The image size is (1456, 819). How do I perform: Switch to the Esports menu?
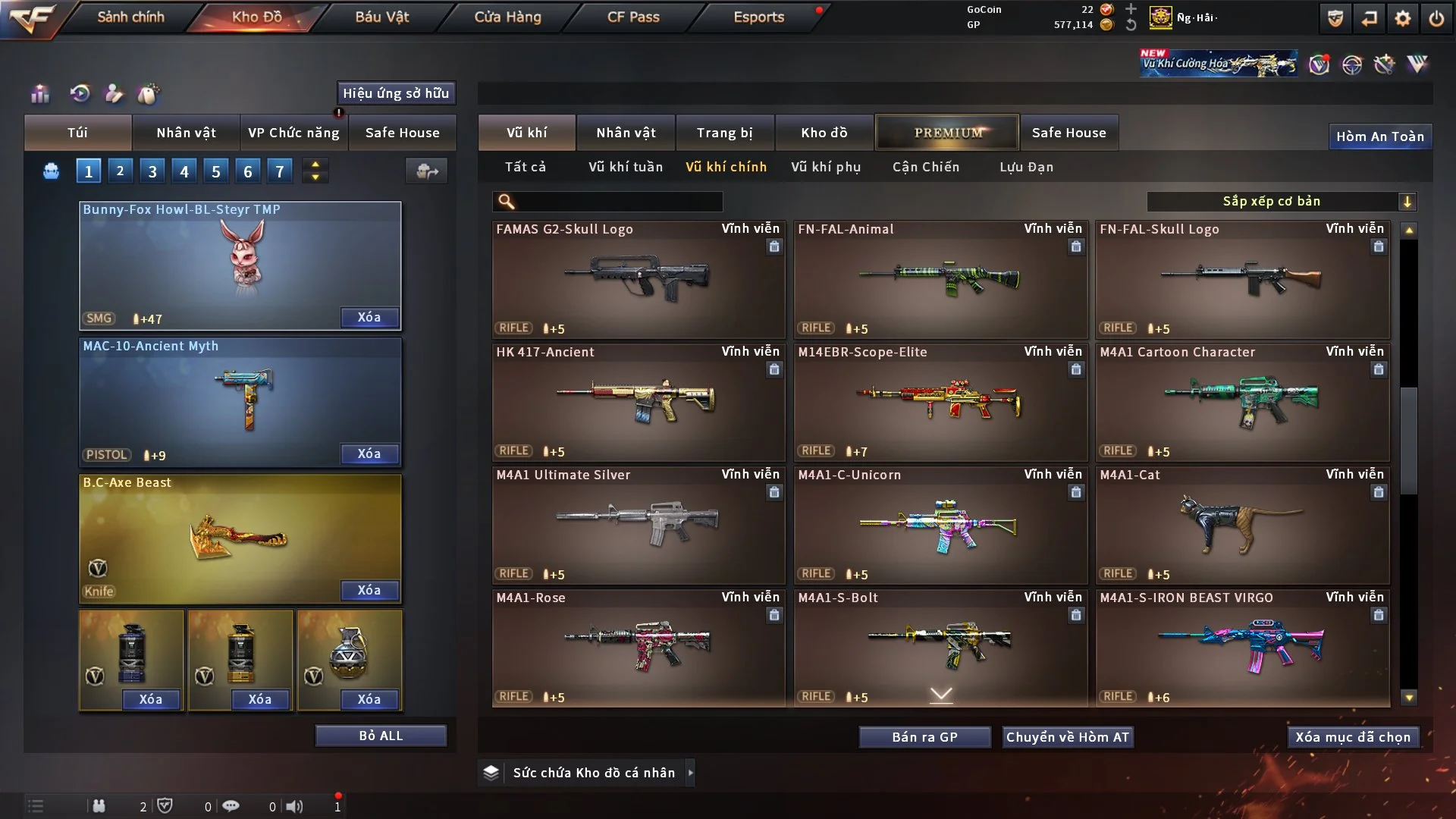pos(758,17)
